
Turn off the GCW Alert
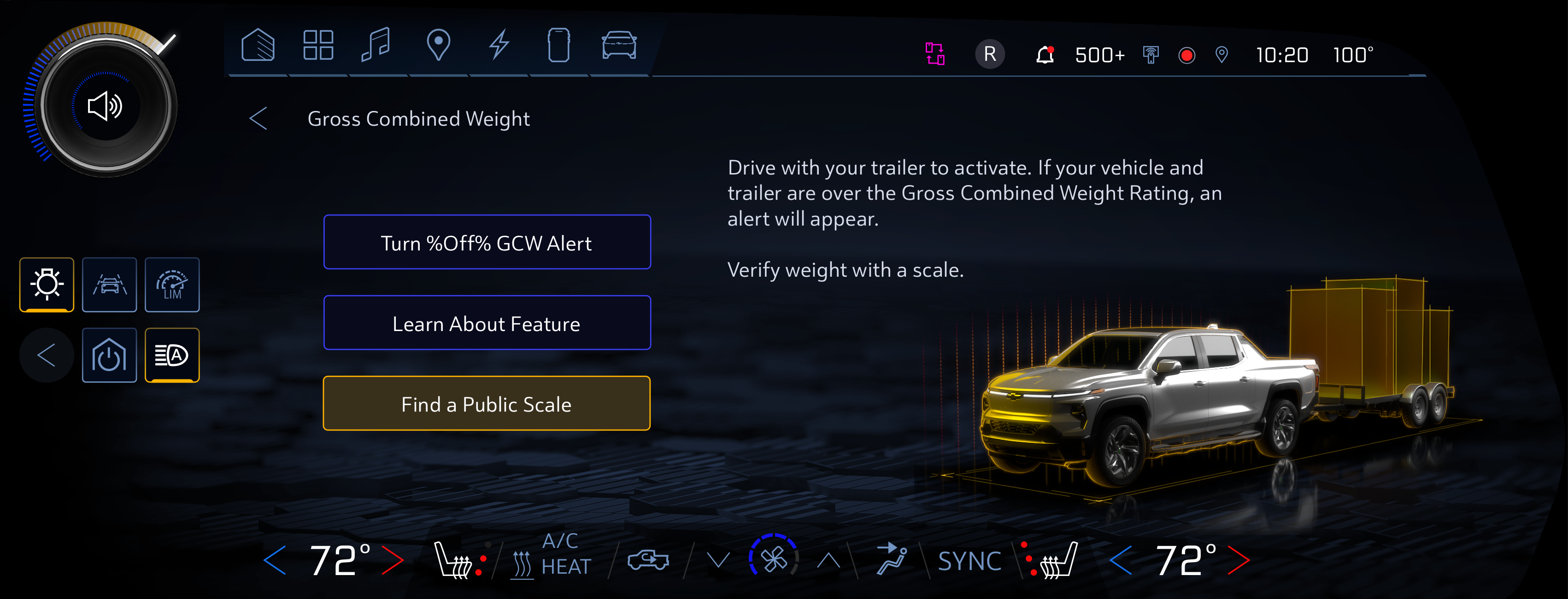tap(487, 242)
